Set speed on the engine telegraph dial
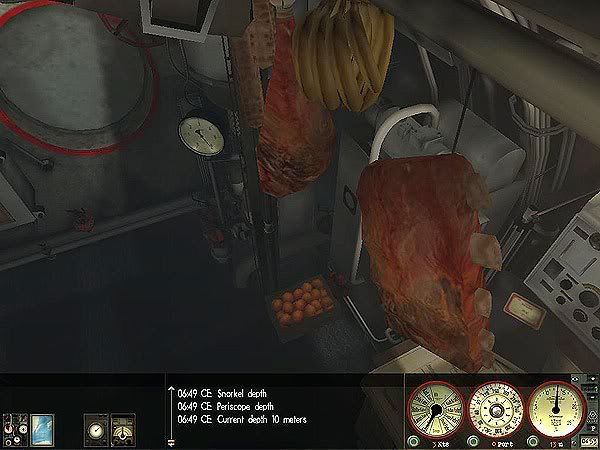Viewport: 600px width, 450px height. point(435,410)
